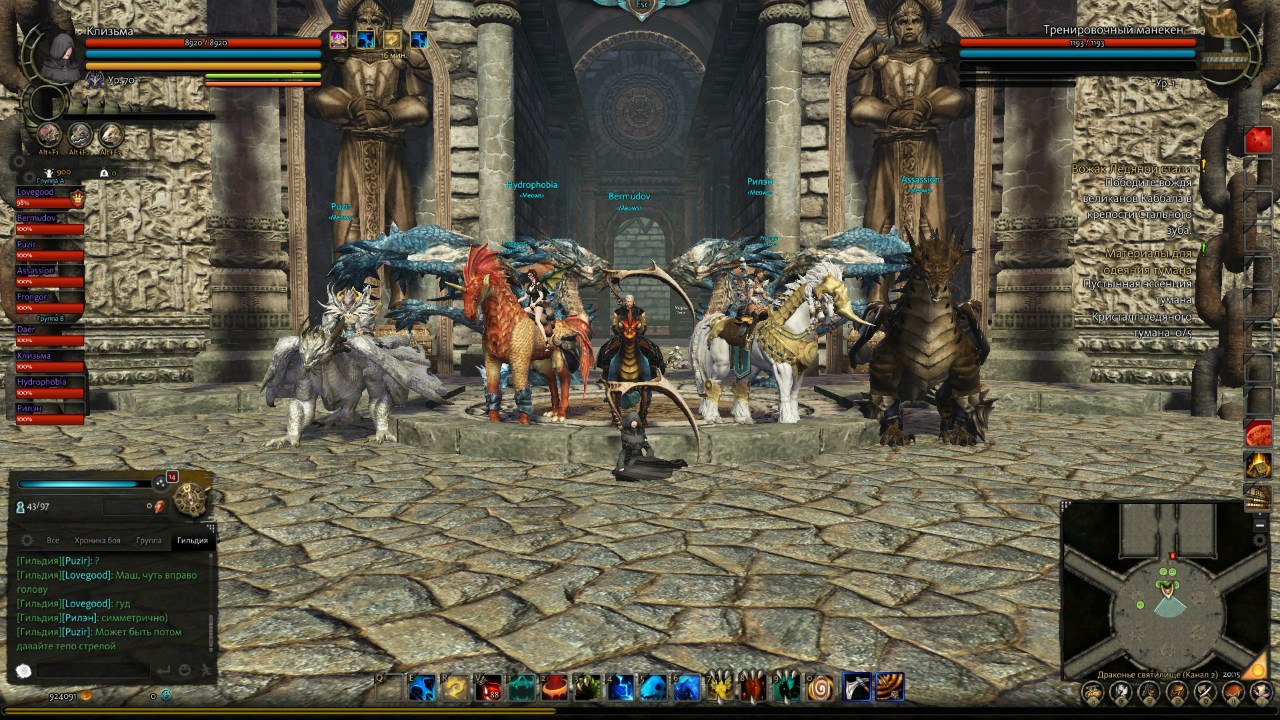
Task: Activate the blue skill bound to the E key
Action: click(x=424, y=687)
